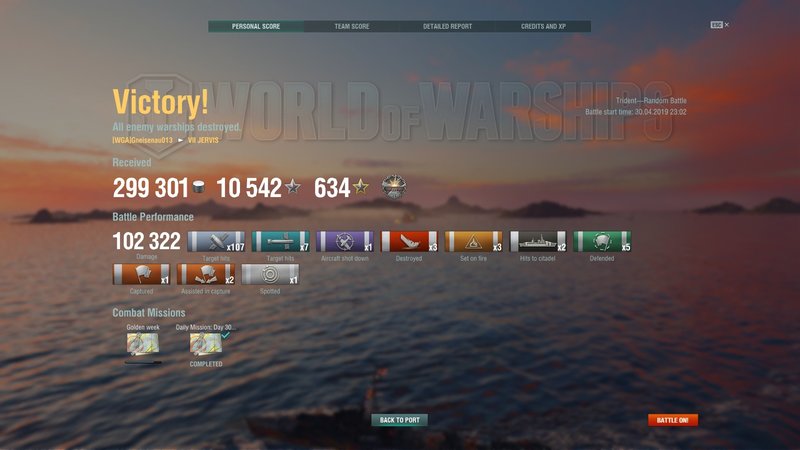Open the completed Daily Mission thumbnail
The width and height of the screenshot is (800, 450).
206,344
